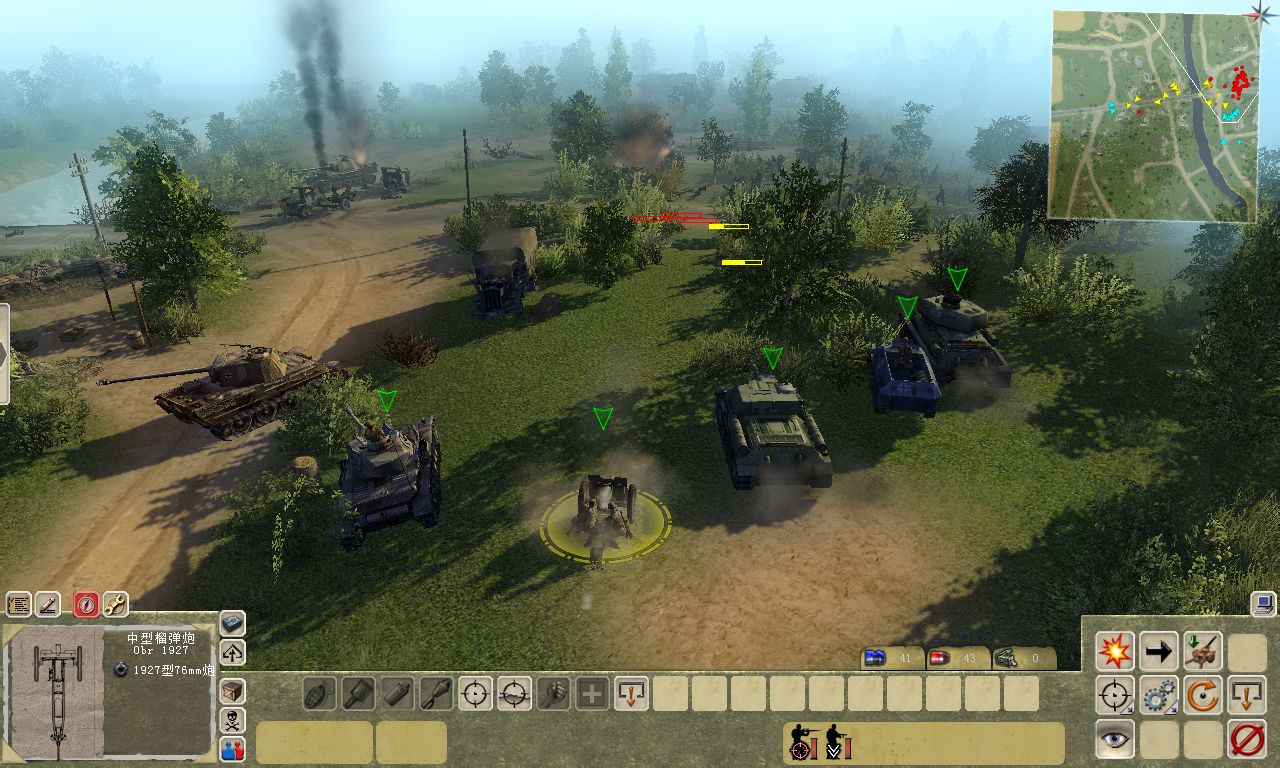Open the wrench settings icon
This screenshot has height=768, width=1280.
(115, 604)
